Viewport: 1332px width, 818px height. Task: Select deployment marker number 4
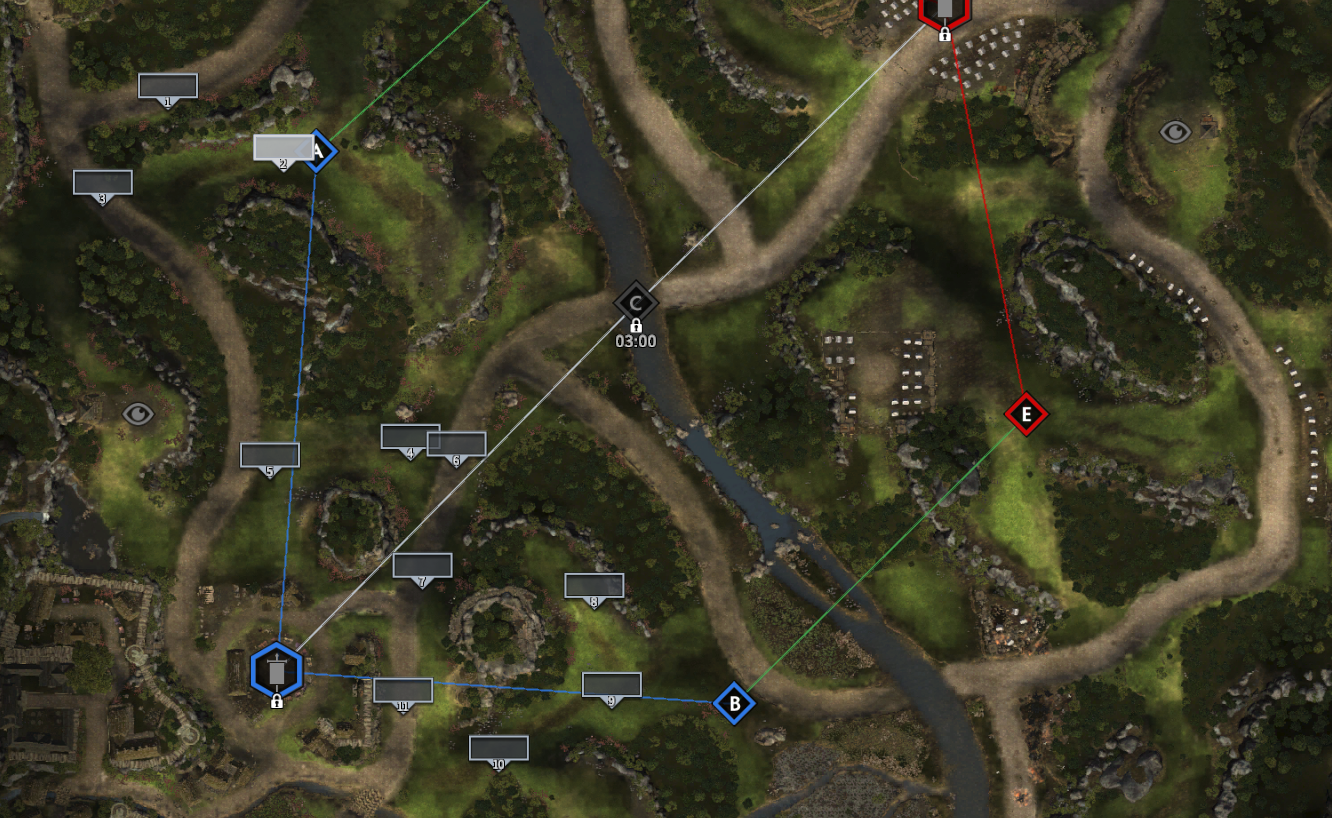coord(409,437)
